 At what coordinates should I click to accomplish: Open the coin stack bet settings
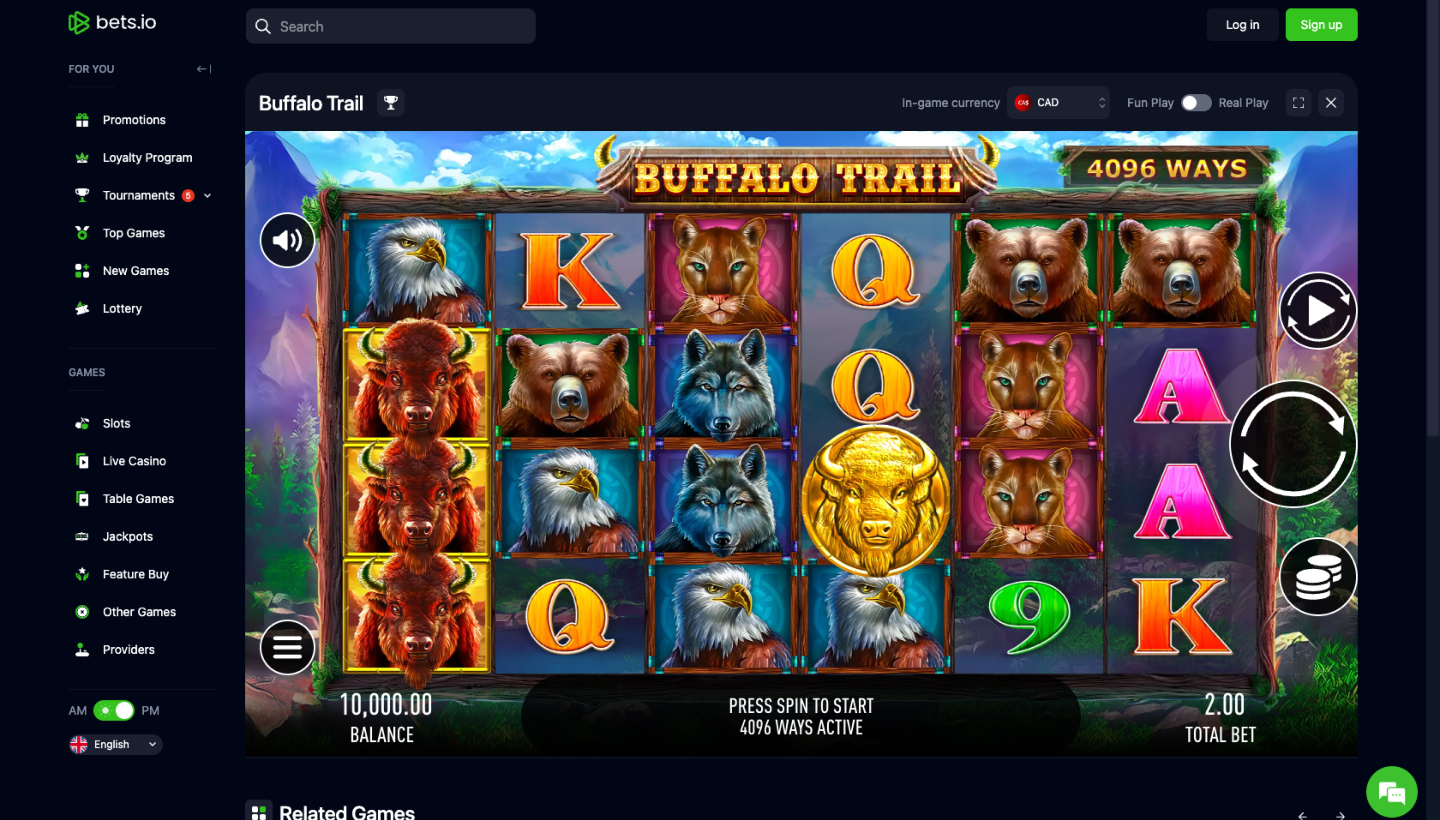coord(1318,577)
